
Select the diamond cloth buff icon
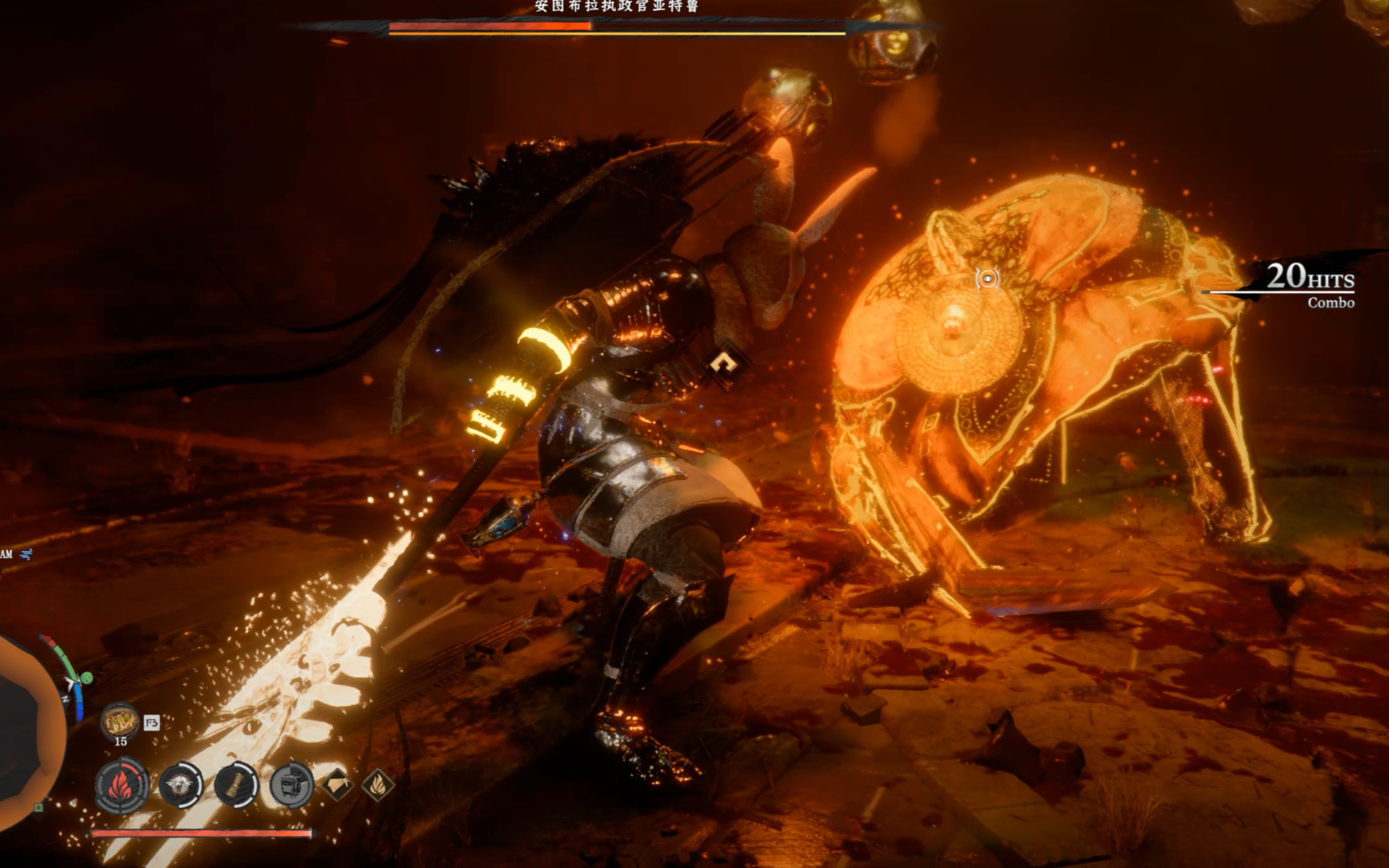[337, 783]
